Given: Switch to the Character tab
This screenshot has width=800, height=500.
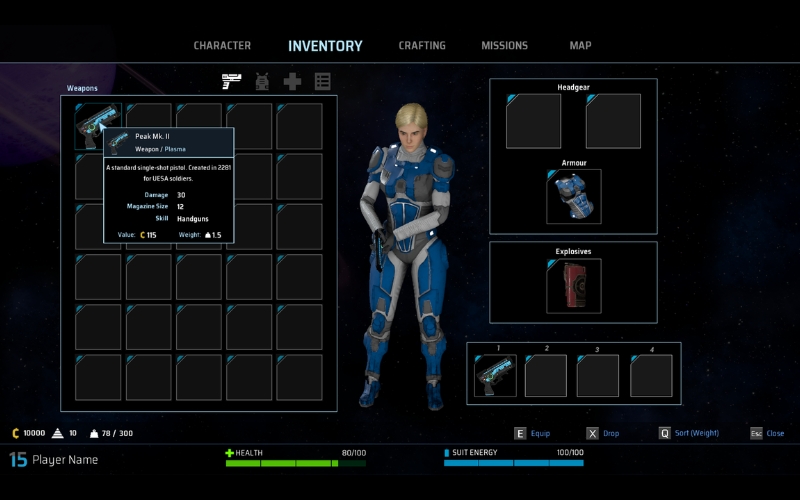Looking at the screenshot, I should pyautogui.click(x=222, y=46).
